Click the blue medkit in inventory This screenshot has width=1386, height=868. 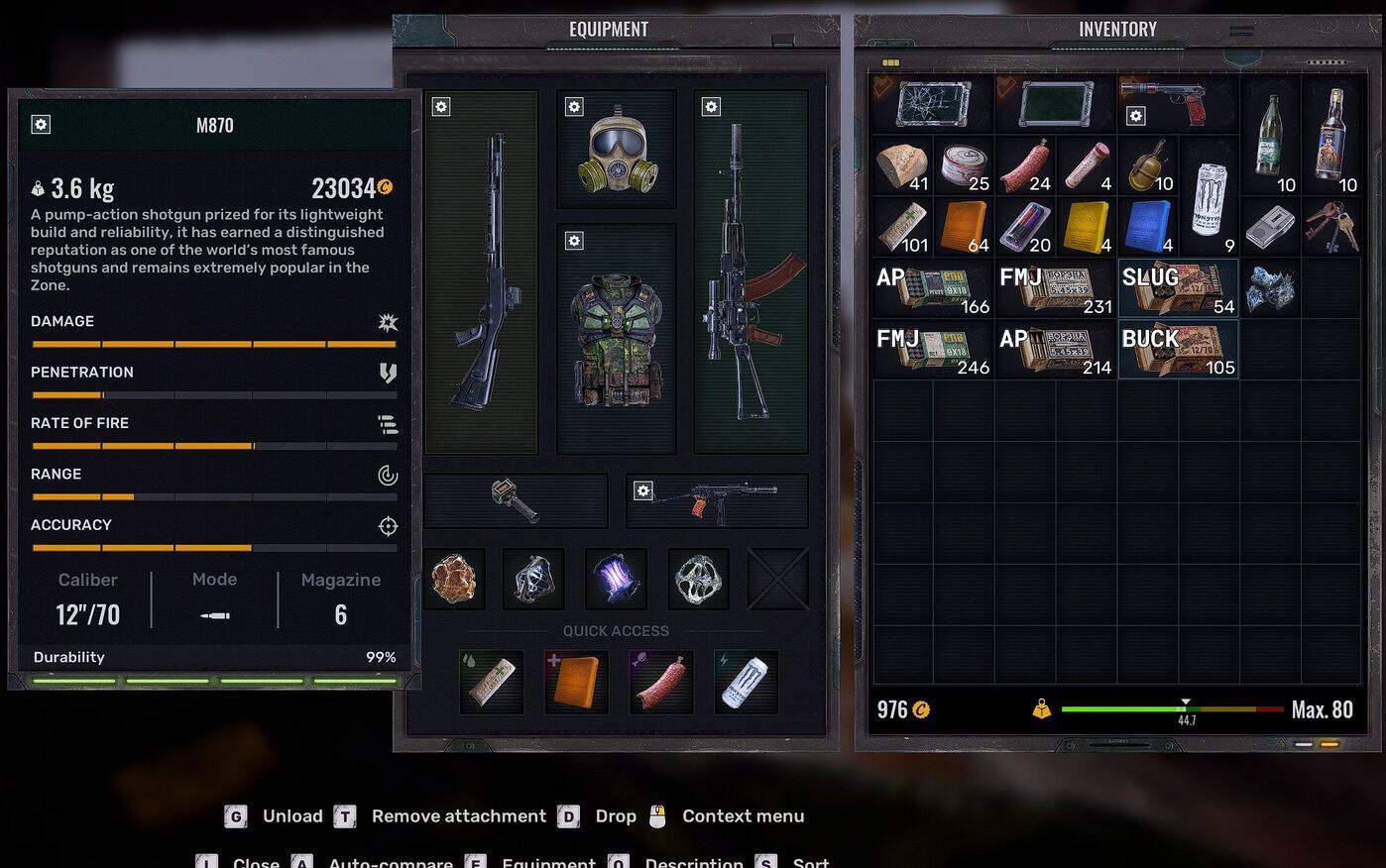click(1147, 227)
